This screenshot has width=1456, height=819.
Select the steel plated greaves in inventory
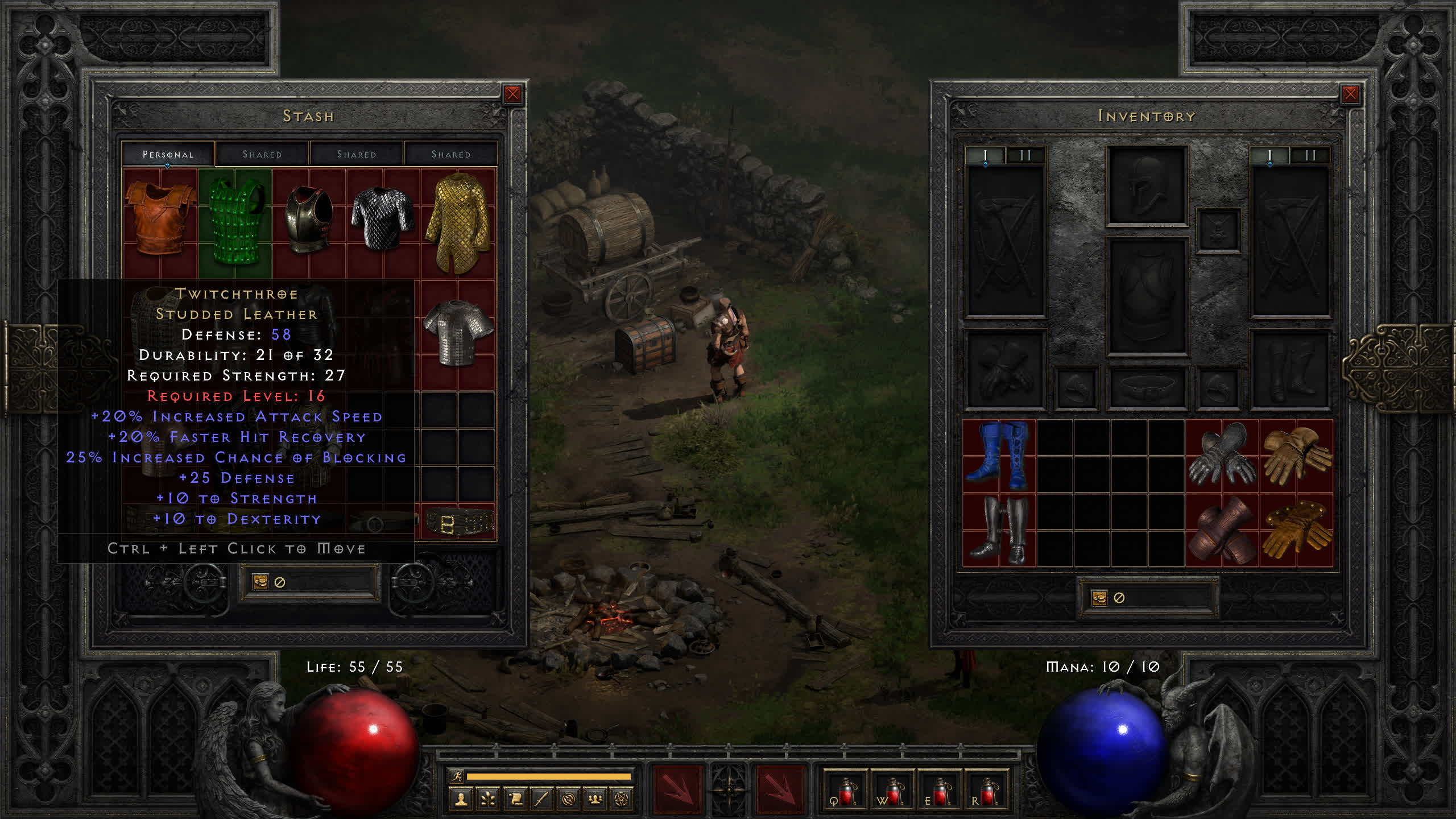click(x=999, y=530)
